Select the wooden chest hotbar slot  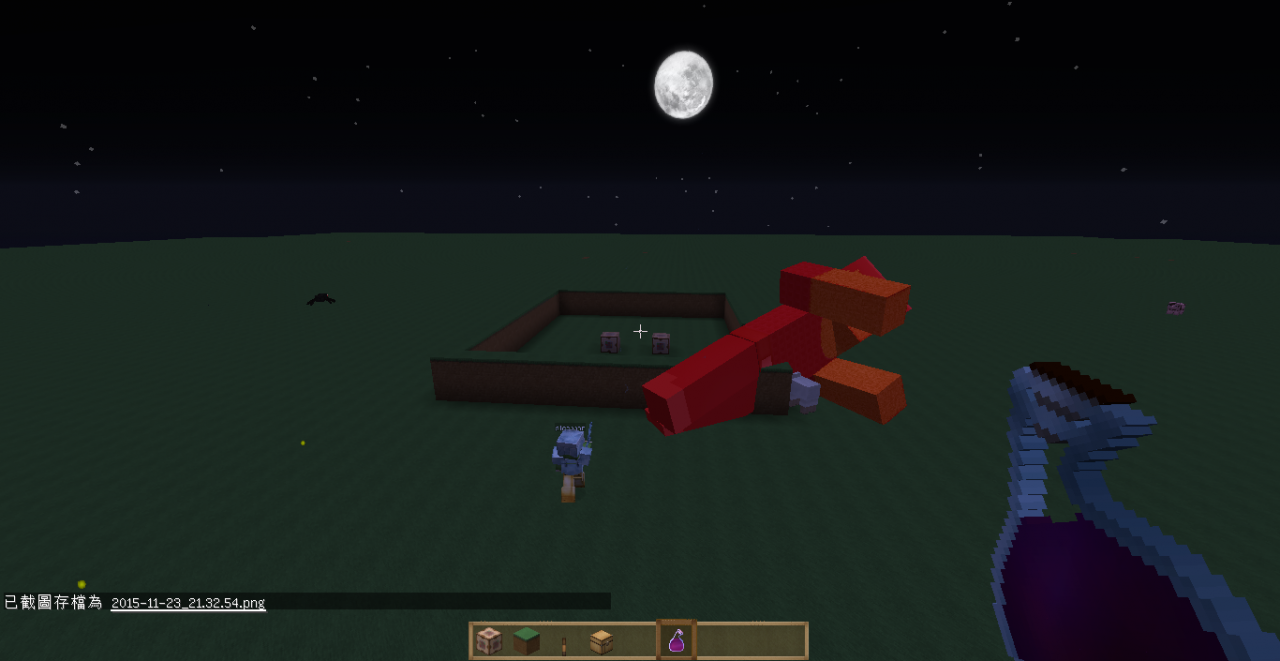pyautogui.click(x=601, y=641)
